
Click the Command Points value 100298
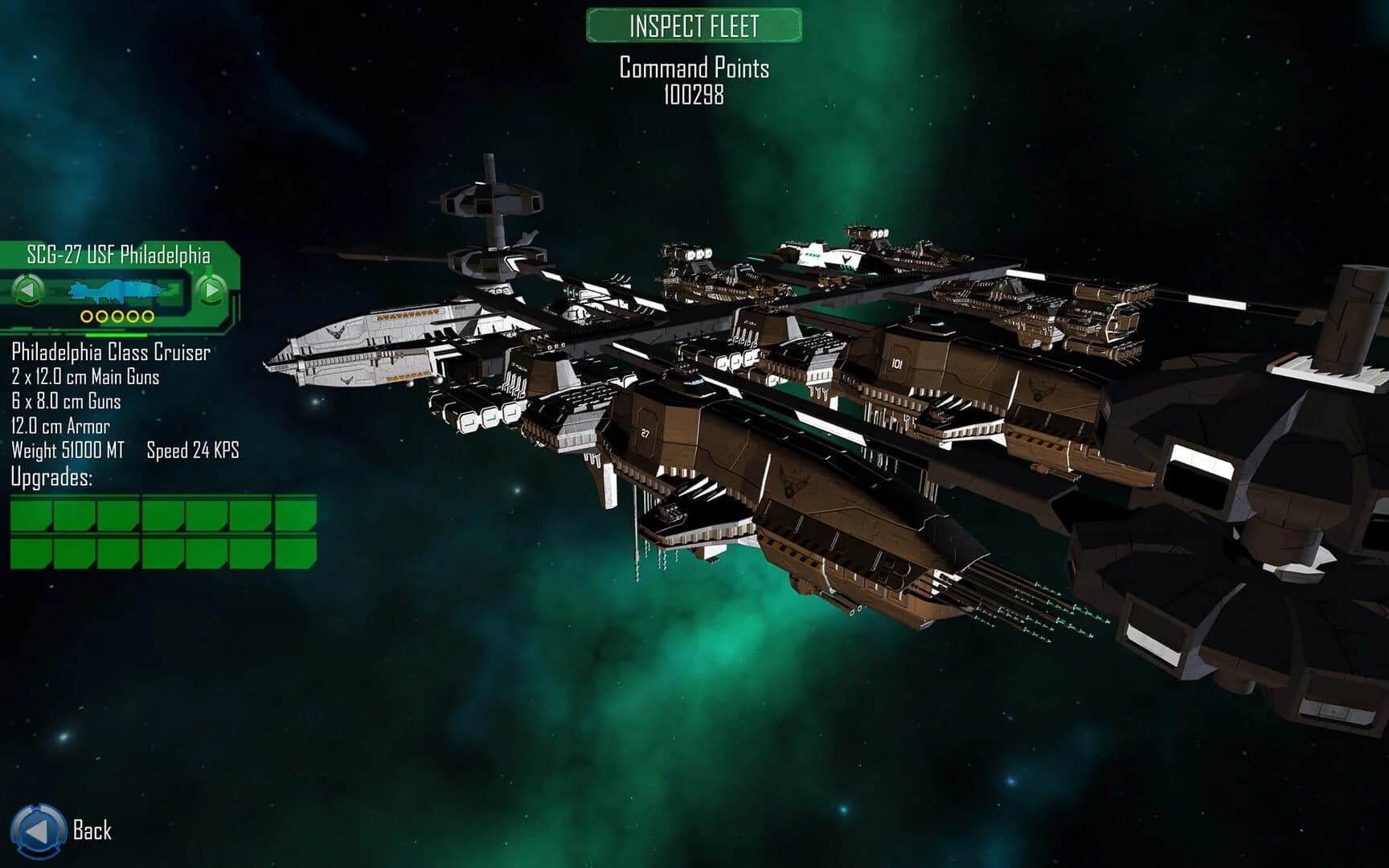(693, 98)
